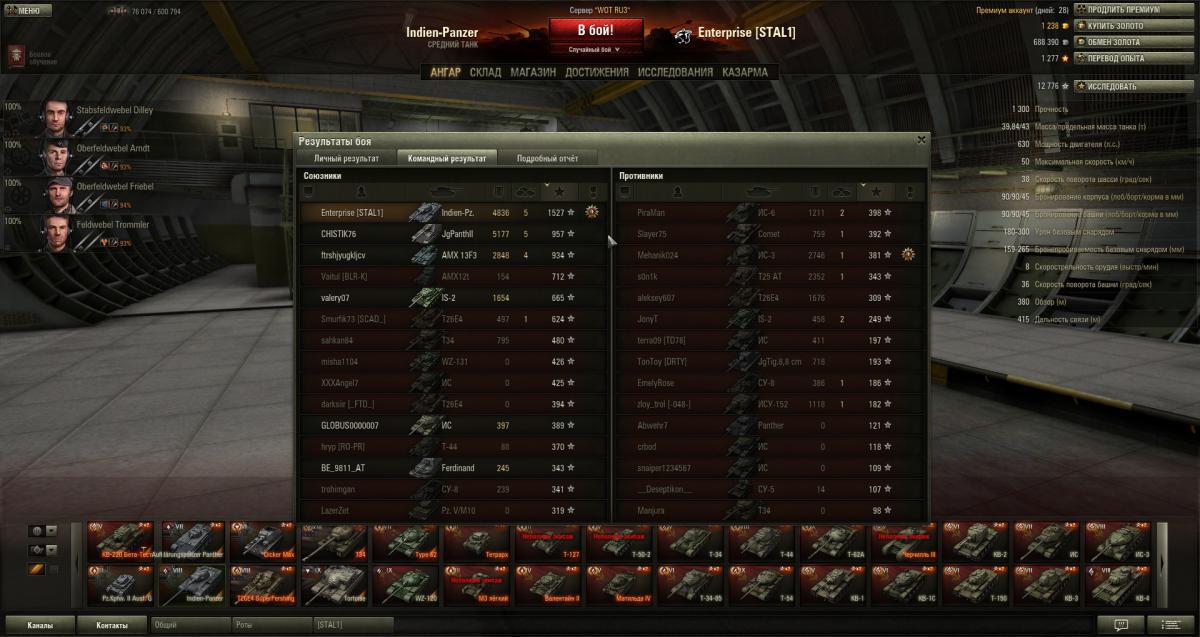
Task: Show the Достижения section
Action: (597, 72)
